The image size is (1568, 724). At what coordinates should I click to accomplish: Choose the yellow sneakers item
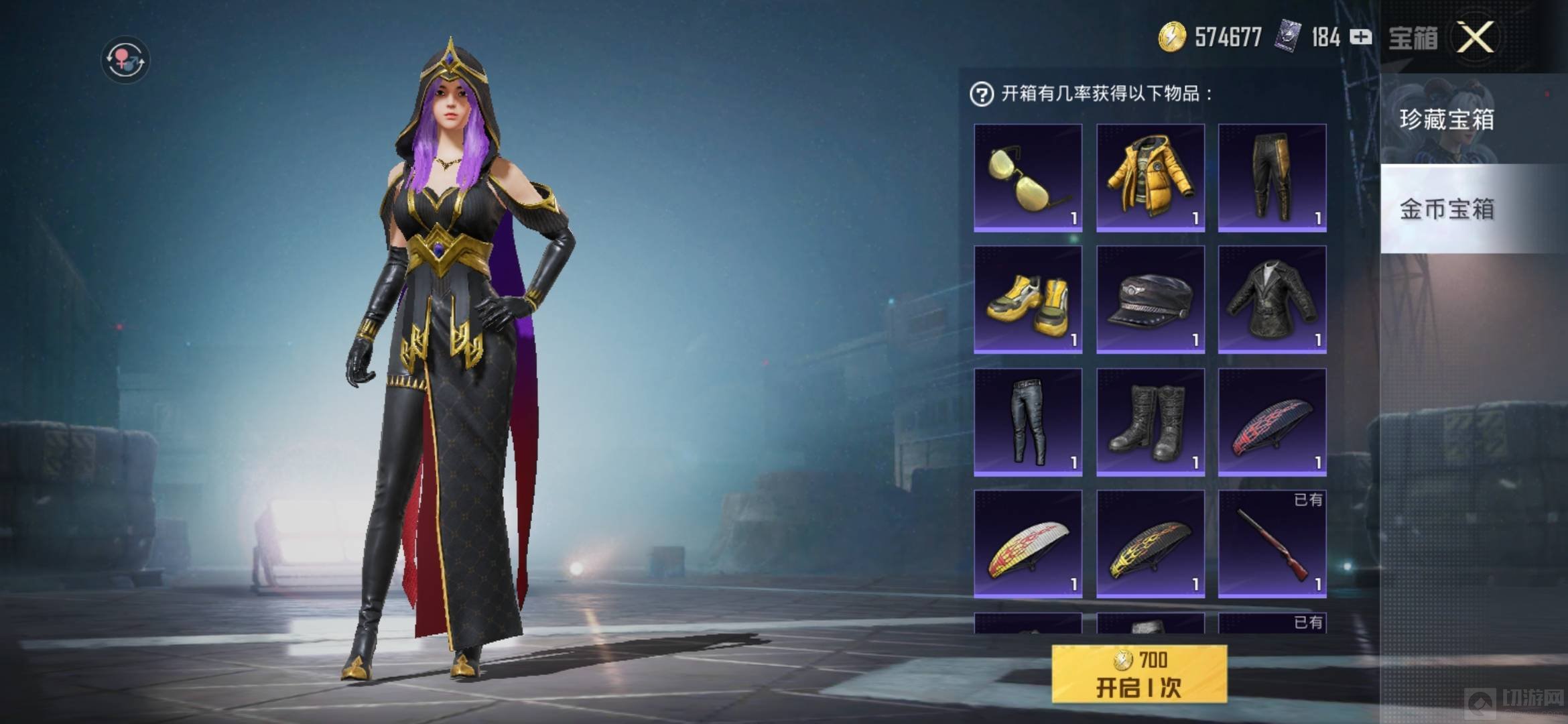[1028, 300]
